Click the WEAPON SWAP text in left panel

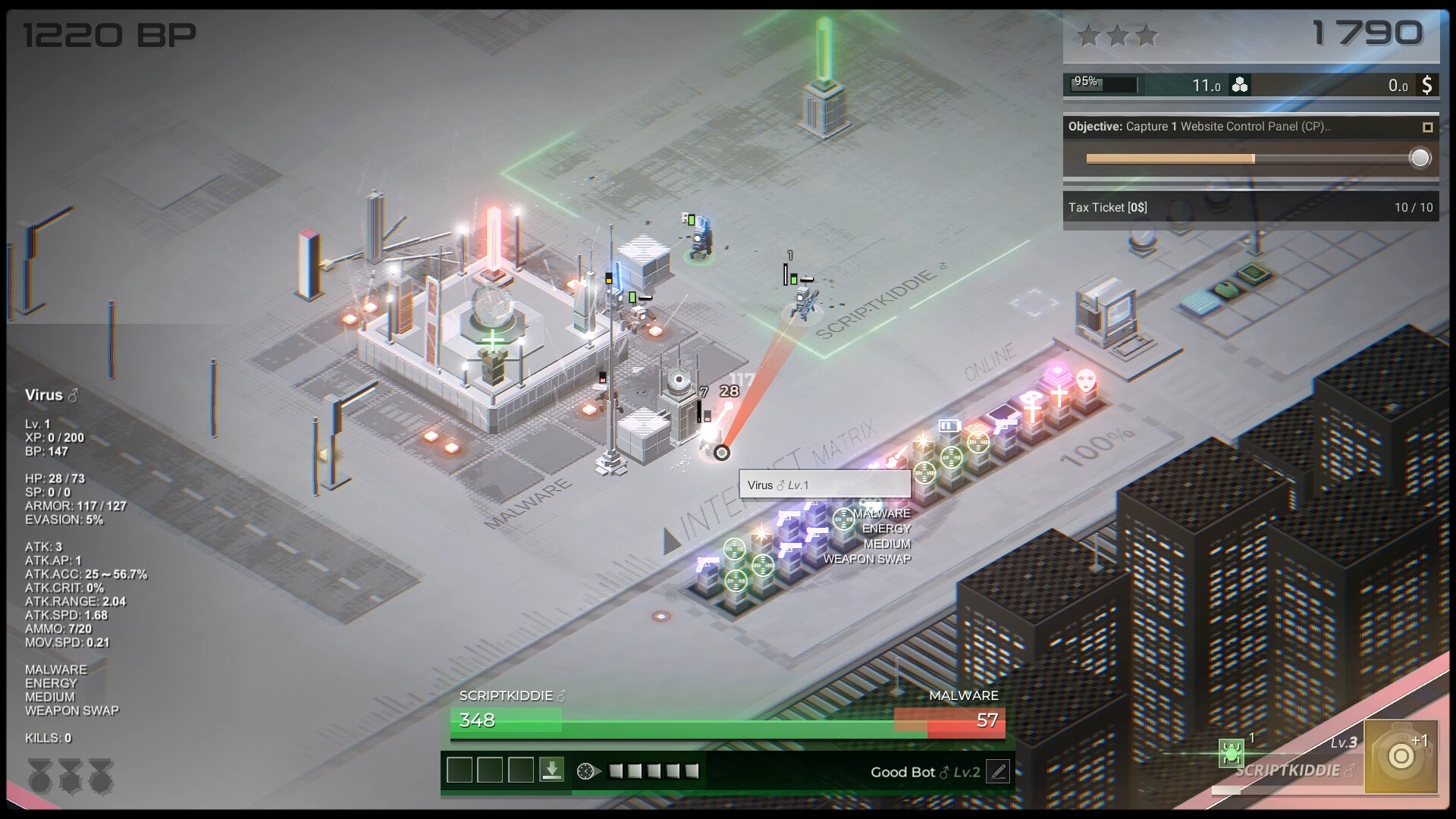(72, 711)
